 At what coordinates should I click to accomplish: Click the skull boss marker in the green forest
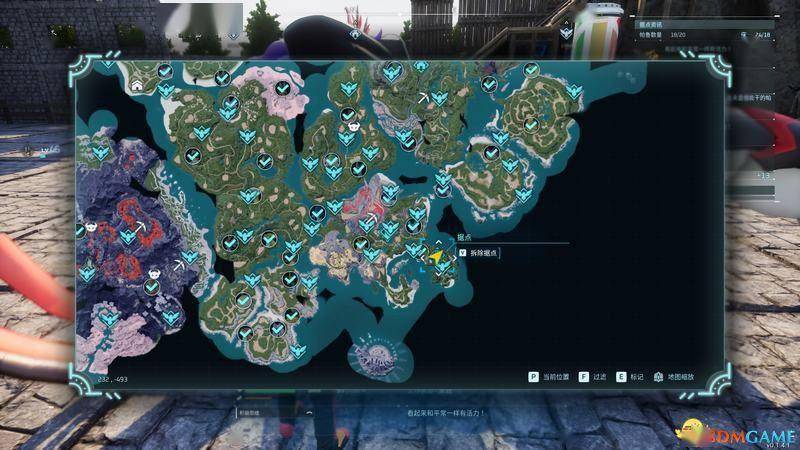352,127
